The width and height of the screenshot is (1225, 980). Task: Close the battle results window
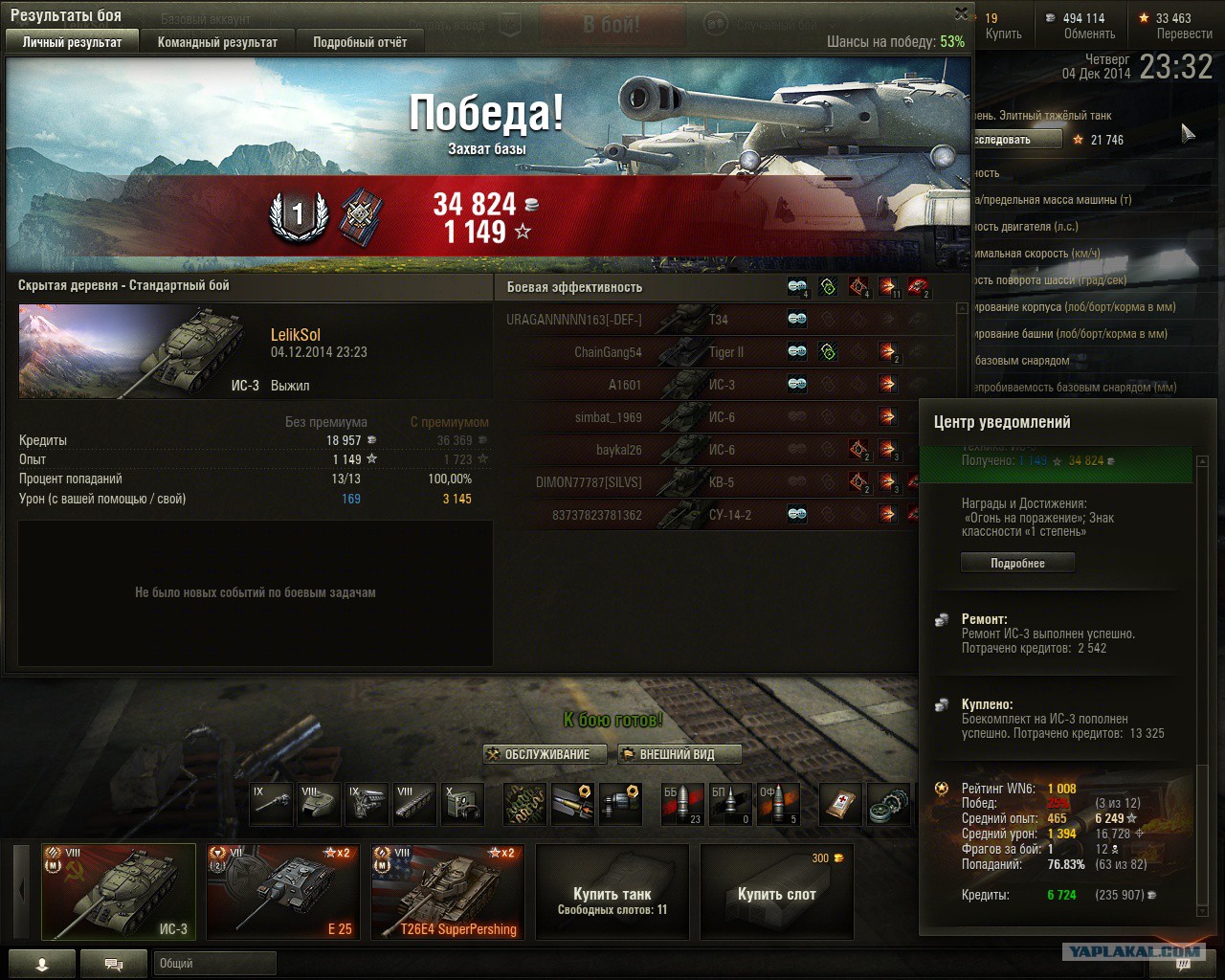tap(961, 13)
